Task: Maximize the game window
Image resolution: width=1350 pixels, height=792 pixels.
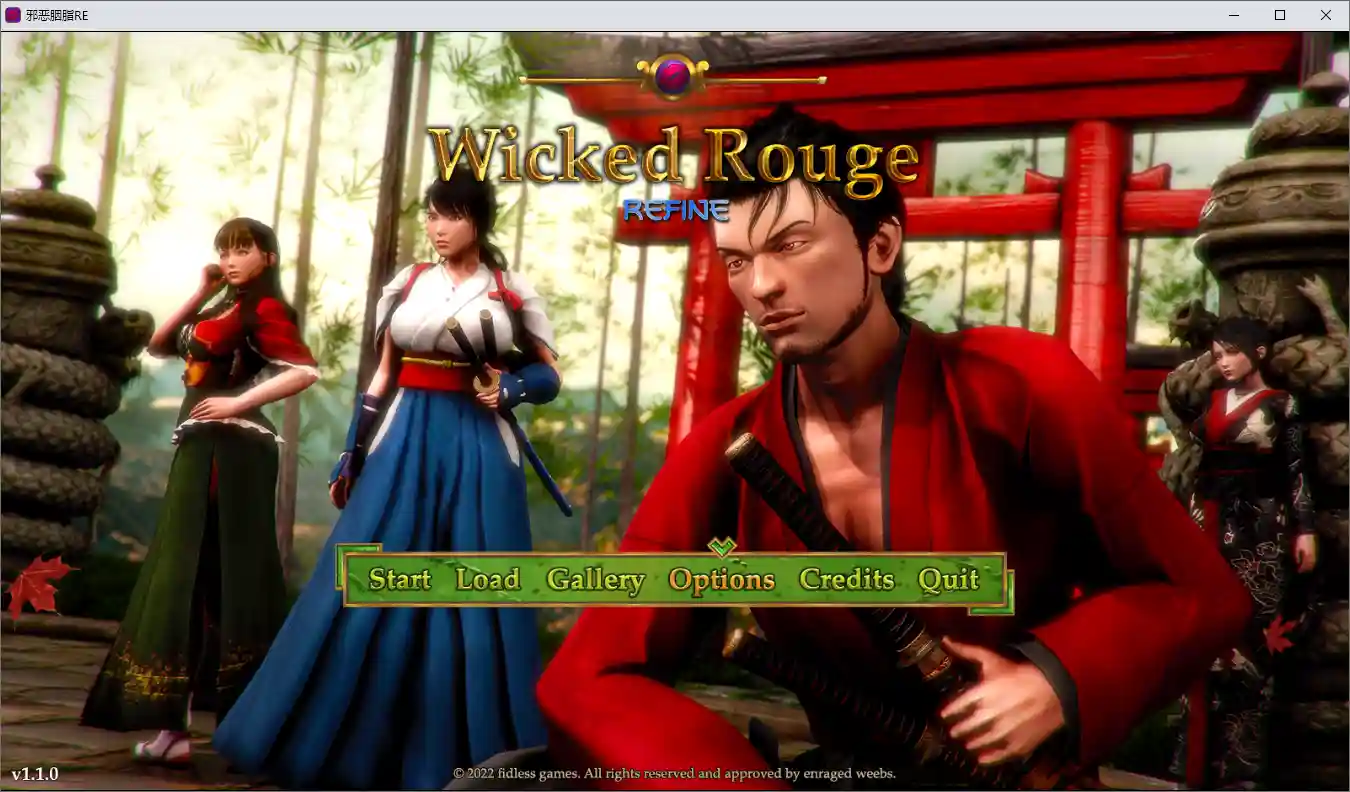Action: (x=1279, y=15)
